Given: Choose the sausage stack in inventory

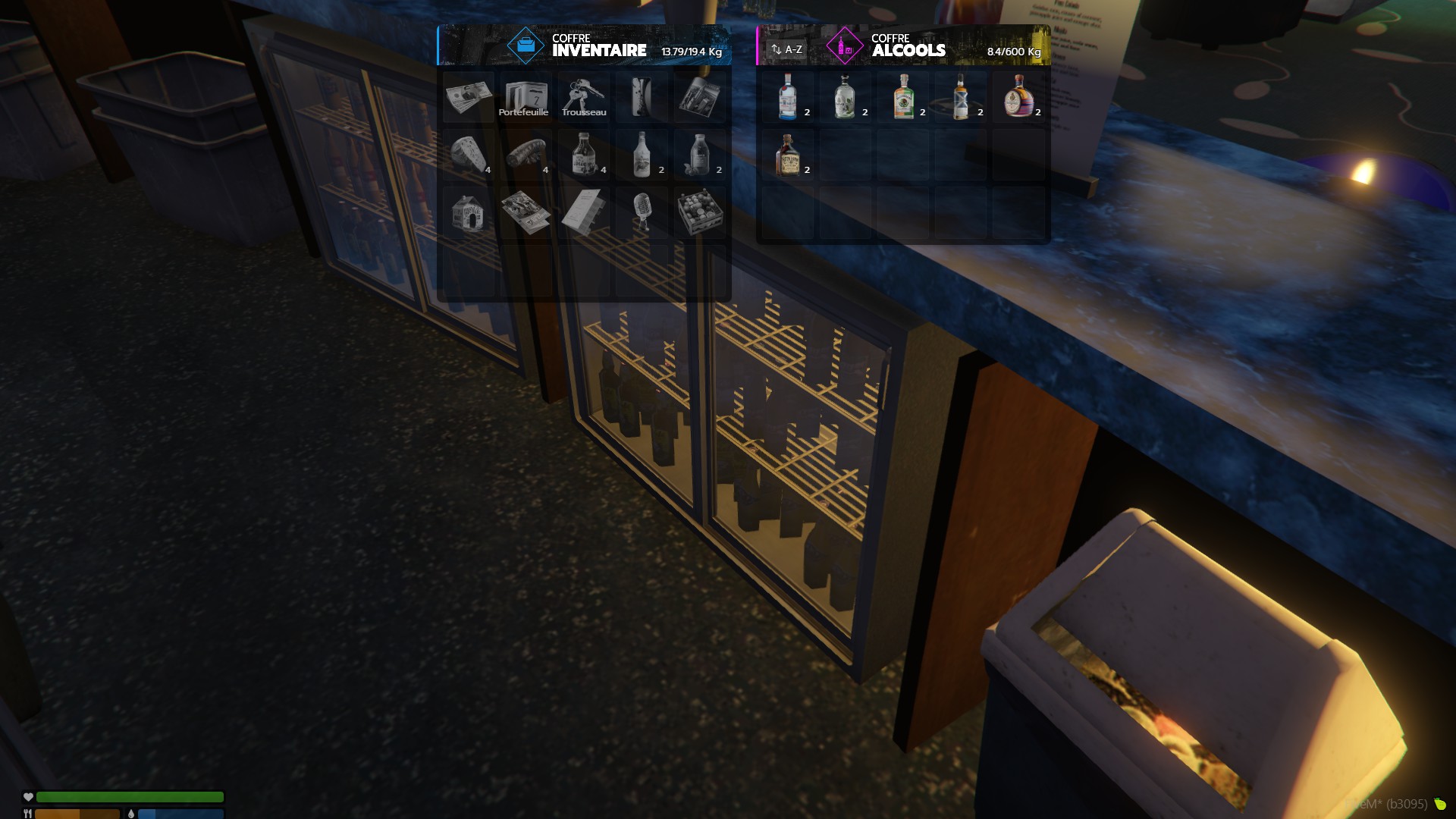Looking at the screenshot, I should point(526,154).
